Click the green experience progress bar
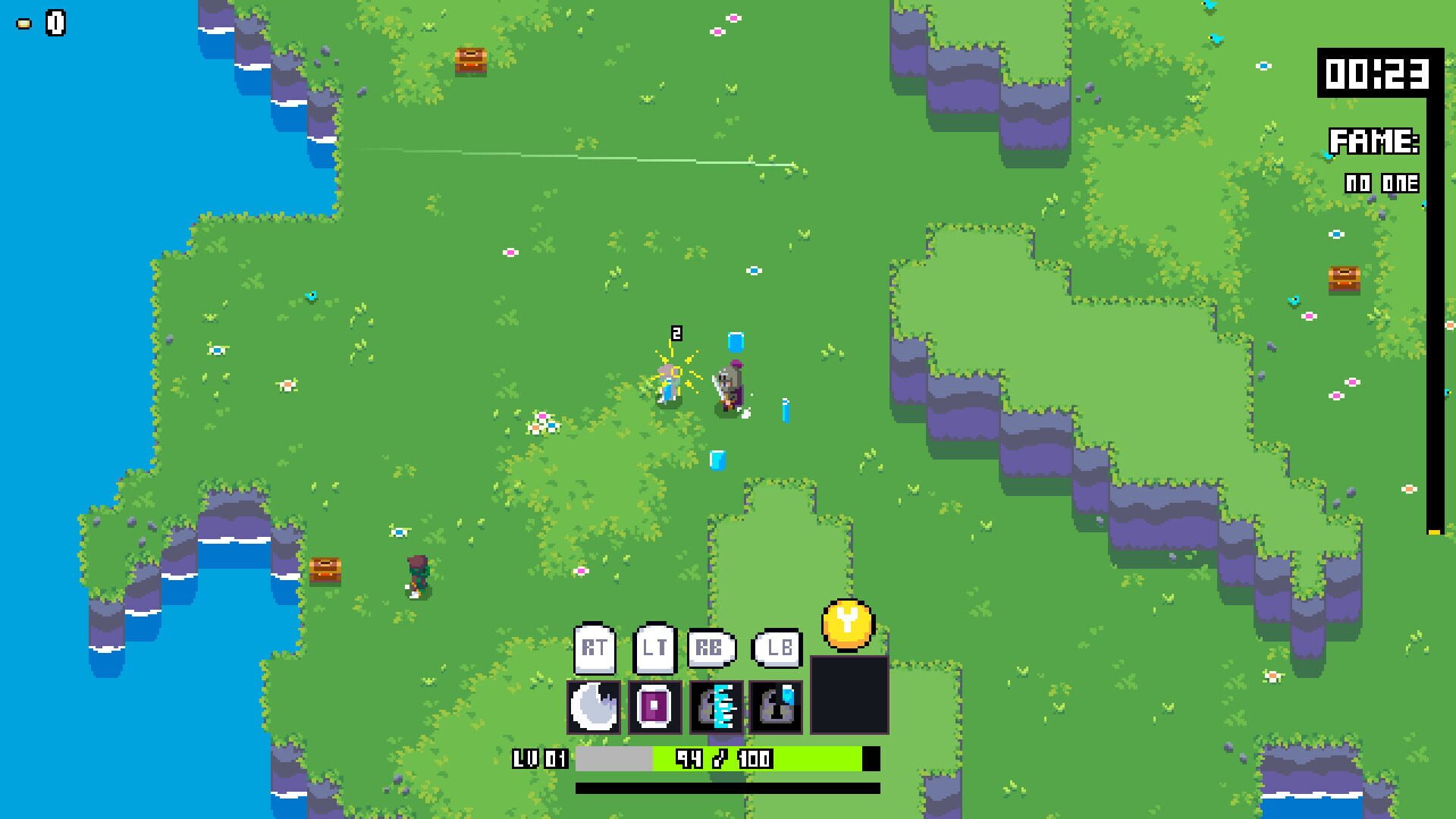1456x819 pixels. [804, 757]
